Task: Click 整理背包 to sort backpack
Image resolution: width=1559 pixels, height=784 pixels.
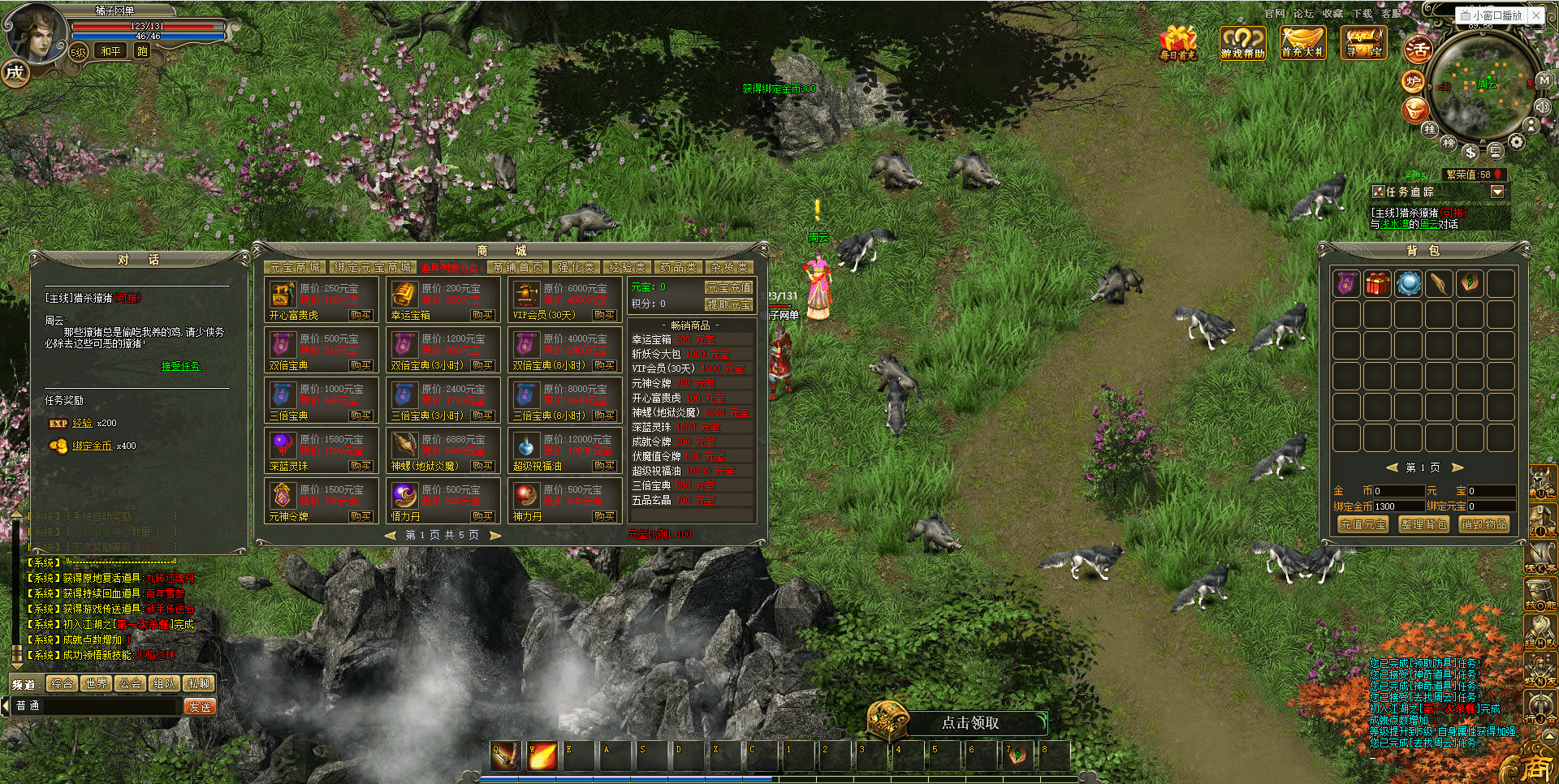Action: click(x=1423, y=524)
